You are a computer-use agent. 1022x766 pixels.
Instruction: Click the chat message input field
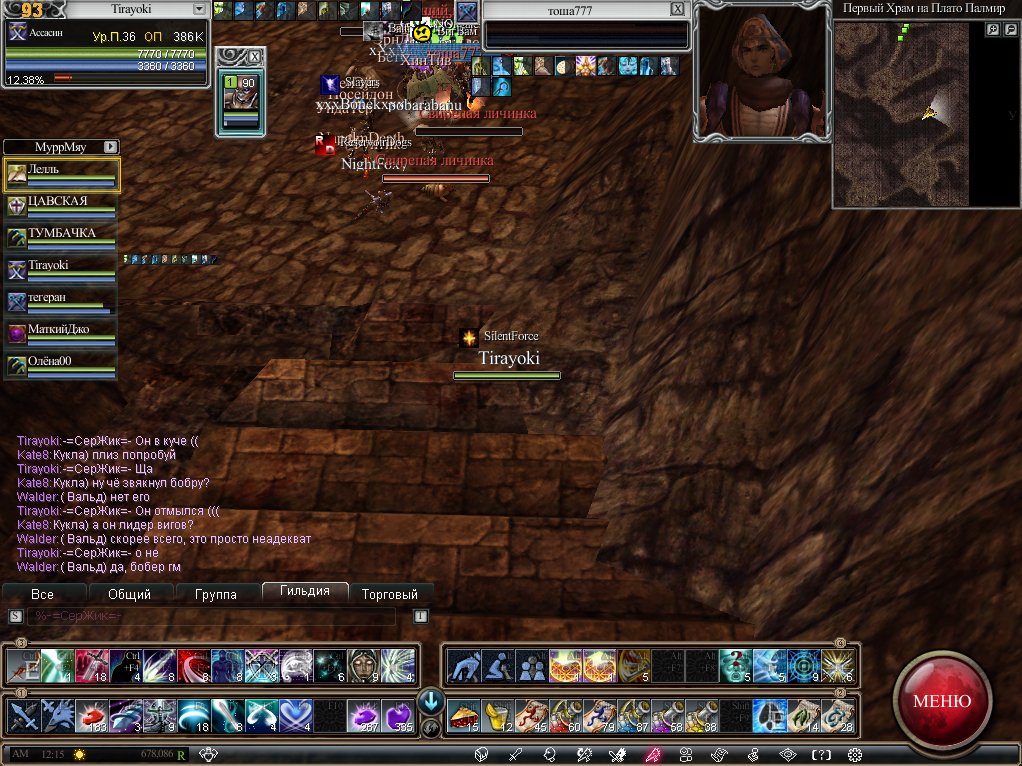click(x=210, y=616)
